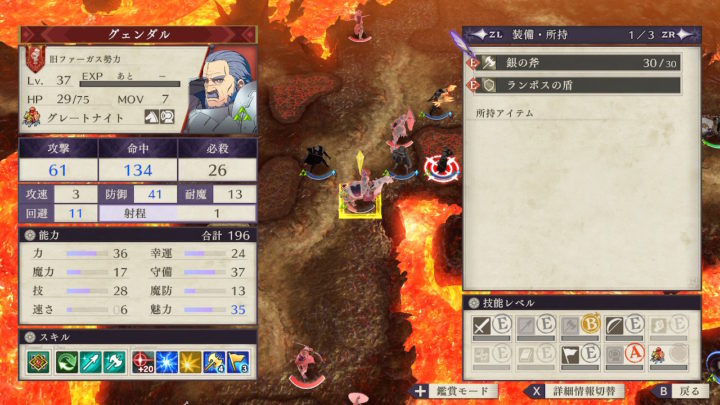Inspect the golden starburst skill icon
The image size is (720, 405).
191,362
